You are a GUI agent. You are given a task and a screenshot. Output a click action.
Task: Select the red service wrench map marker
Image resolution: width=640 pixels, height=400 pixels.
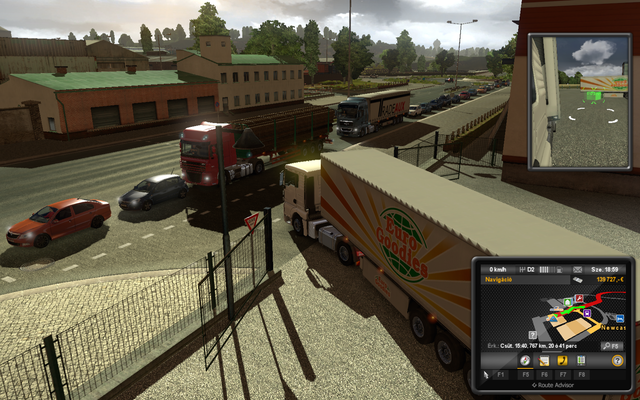coord(579,297)
